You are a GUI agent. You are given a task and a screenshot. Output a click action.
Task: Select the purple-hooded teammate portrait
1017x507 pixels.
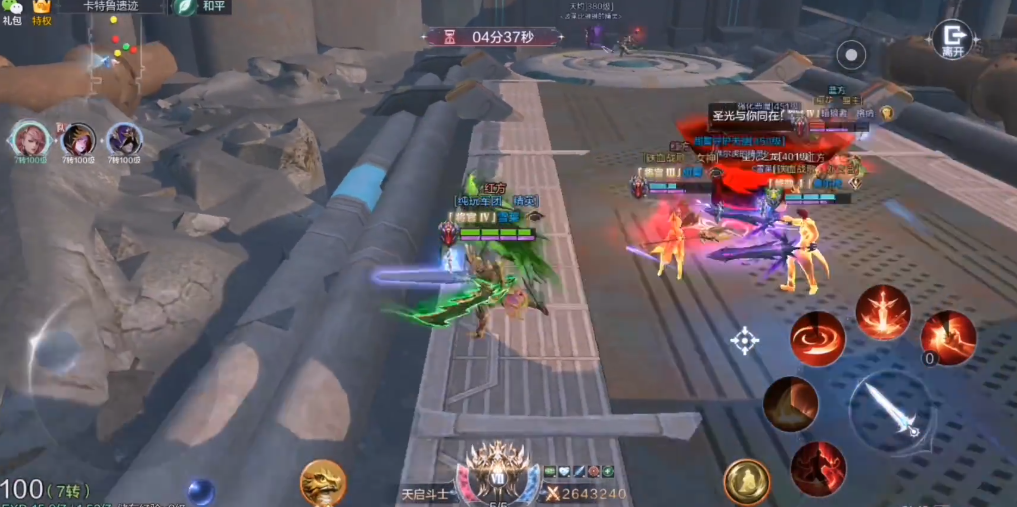(124, 140)
